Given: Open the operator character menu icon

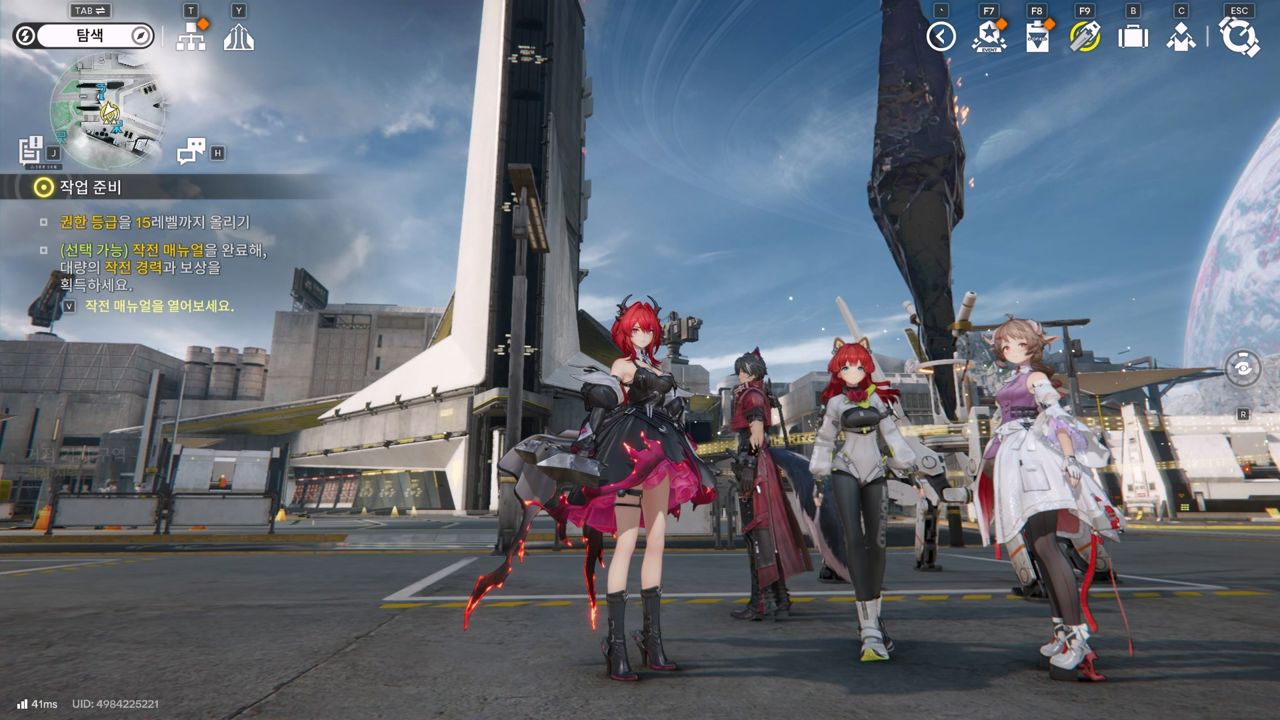Looking at the screenshot, I should (x=1181, y=37).
